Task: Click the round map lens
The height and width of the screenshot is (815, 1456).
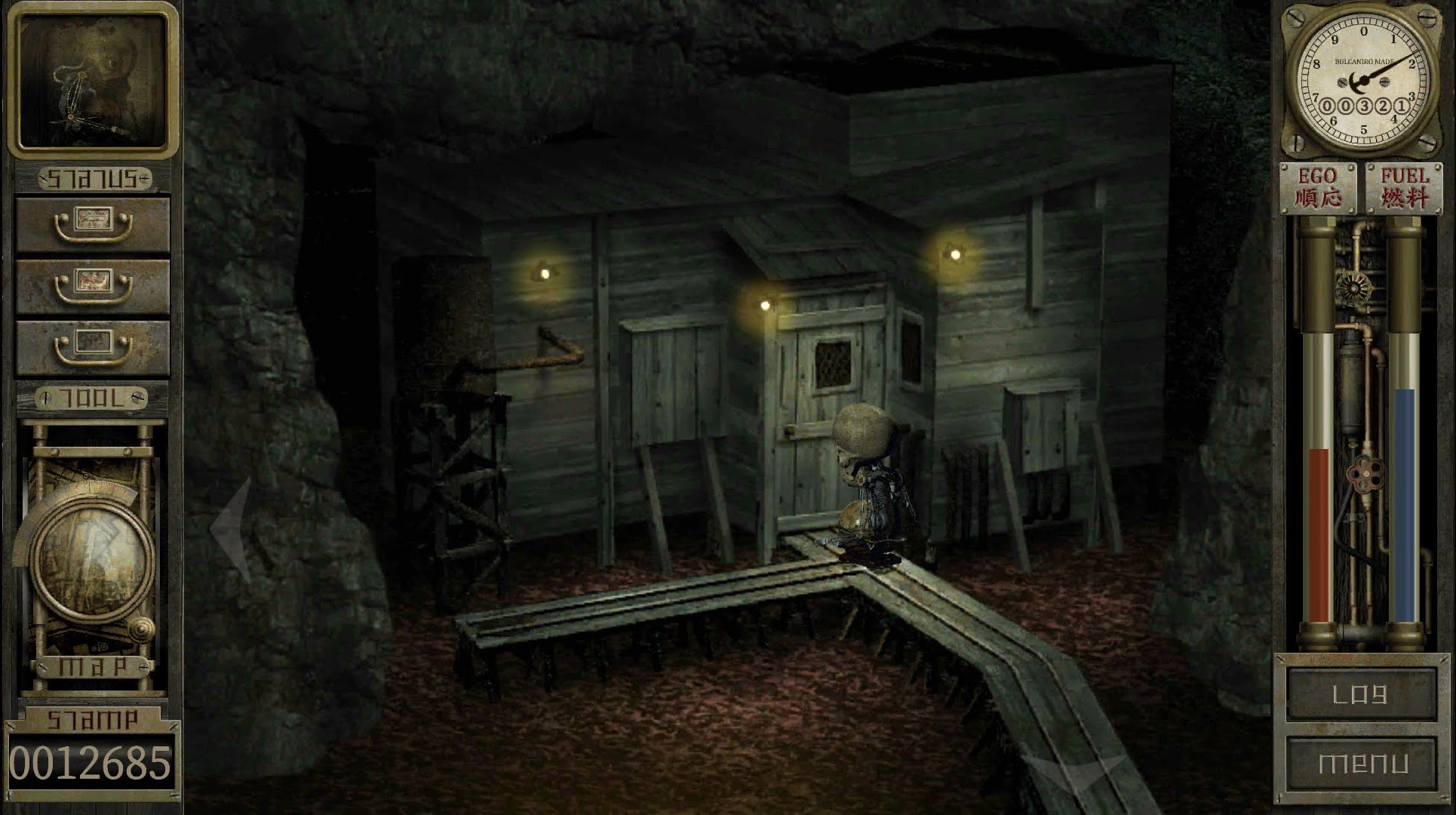Action: [x=92, y=558]
